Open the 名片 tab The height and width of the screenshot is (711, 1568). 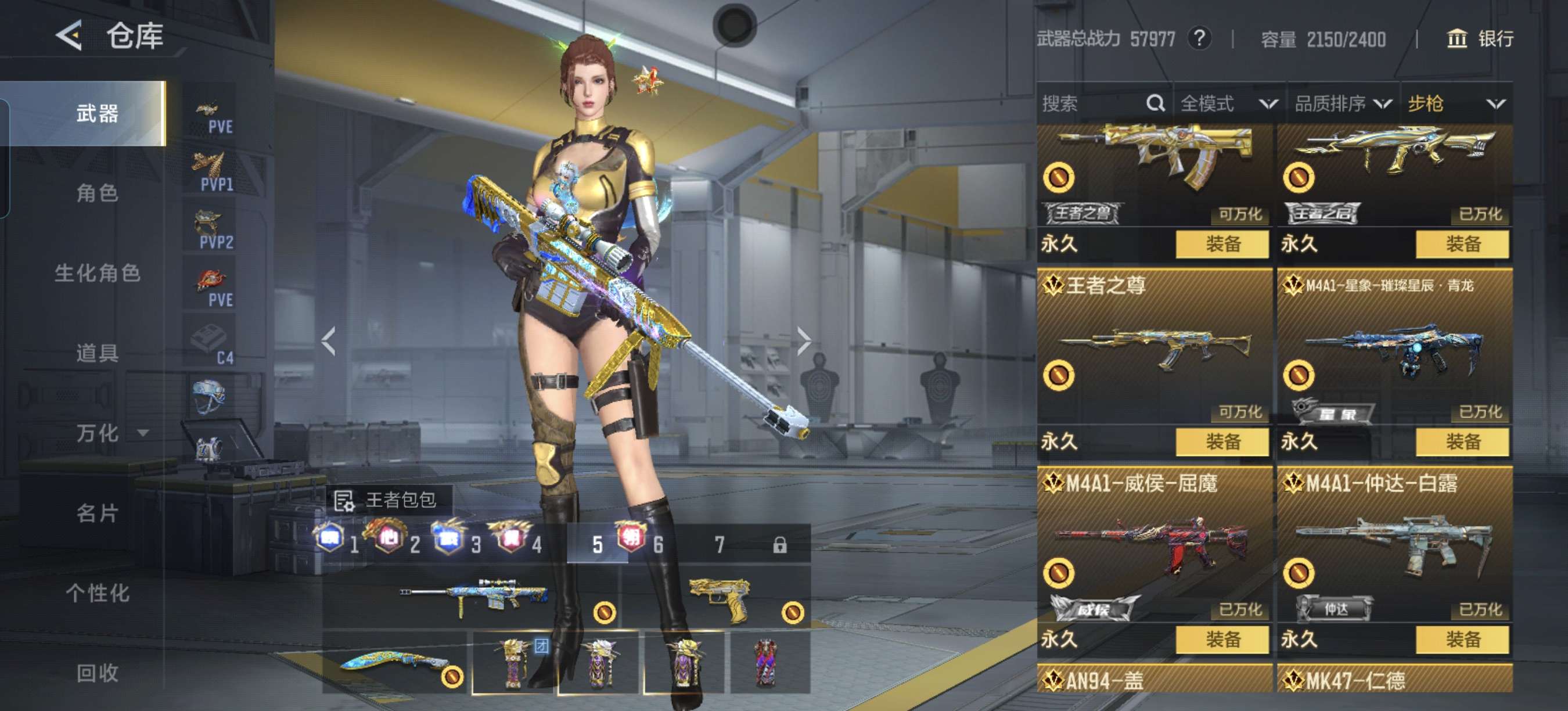click(x=97, y=513)
